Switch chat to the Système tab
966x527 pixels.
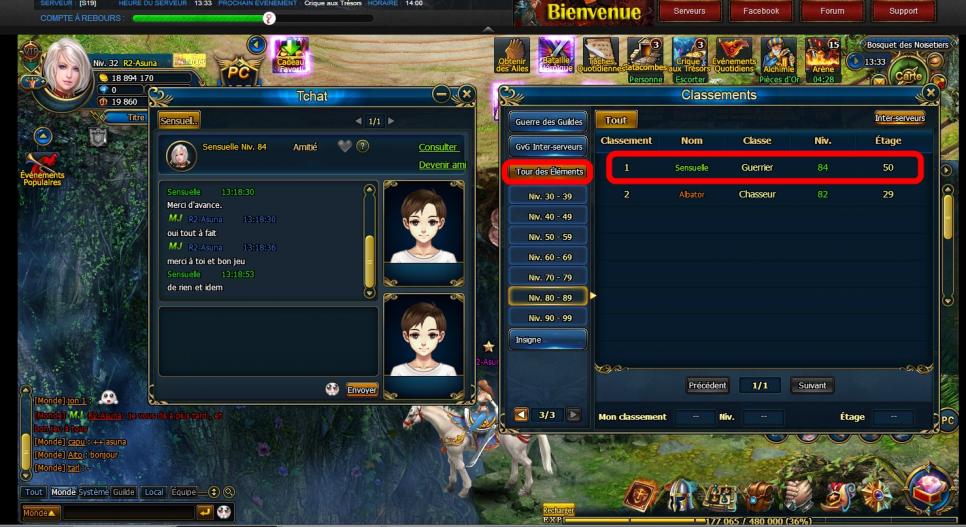pyautogui.click(x=93, y=492)
